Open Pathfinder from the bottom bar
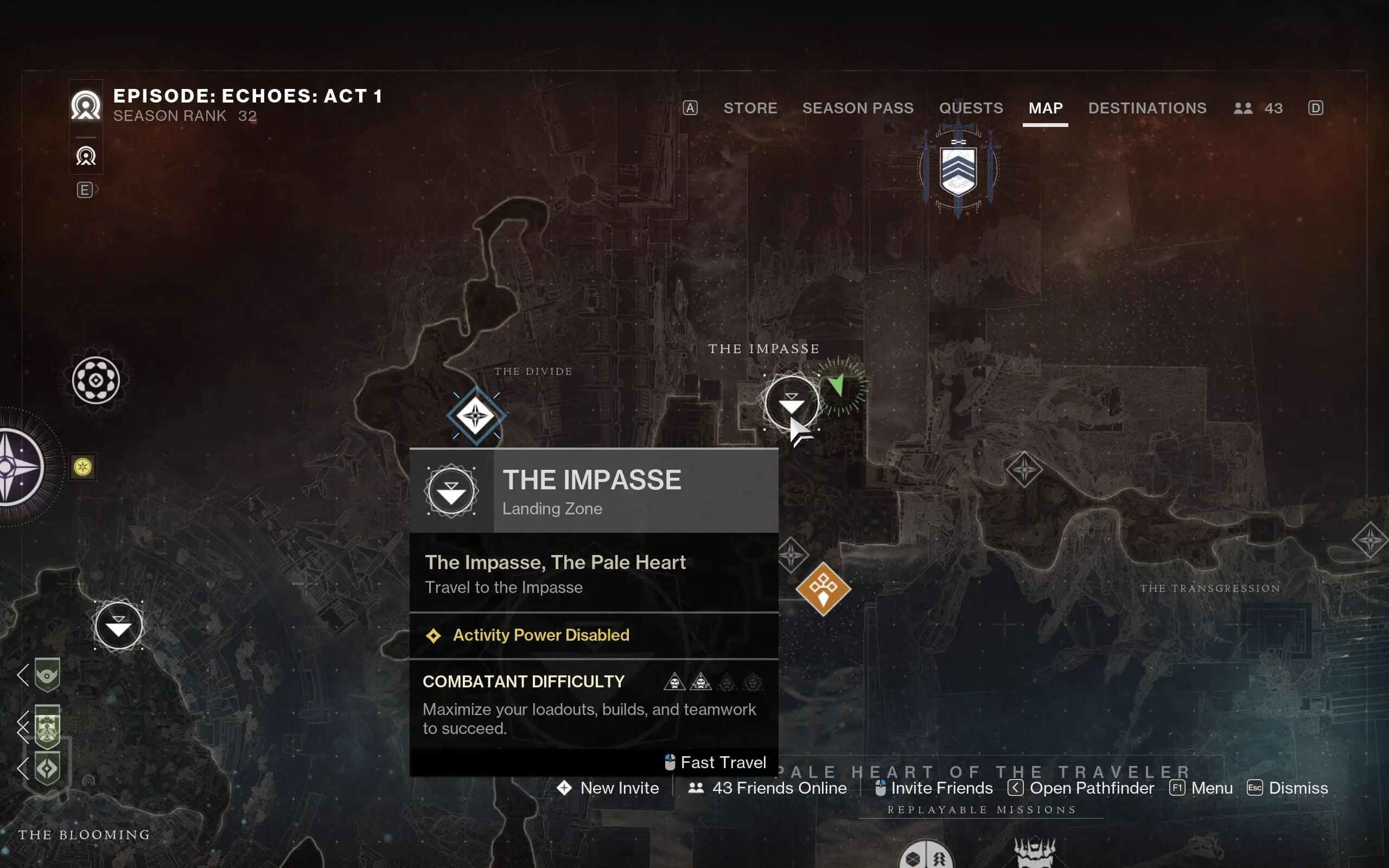 click(x=1092, y=788)
